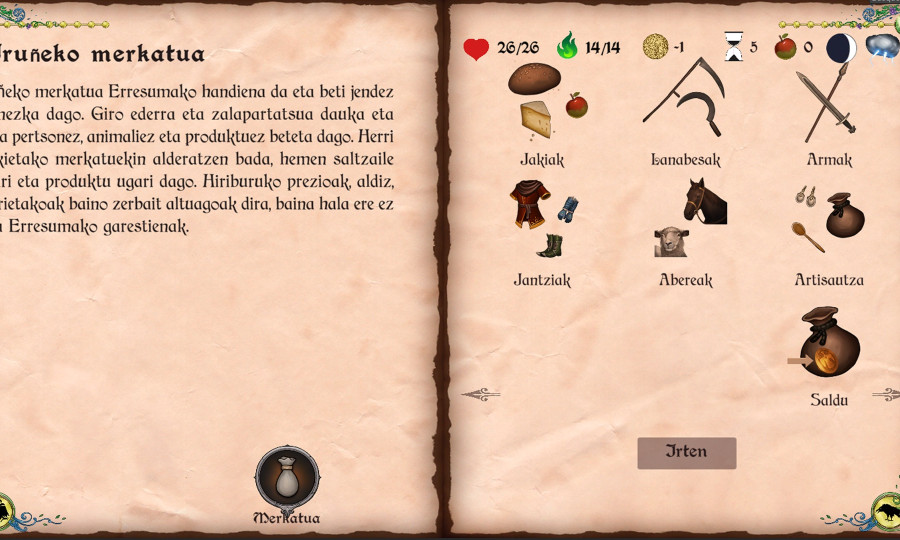This screenshot has width=900, height=540.
Task: Select the Merkatua sack icon
Action: click(287, 480)
